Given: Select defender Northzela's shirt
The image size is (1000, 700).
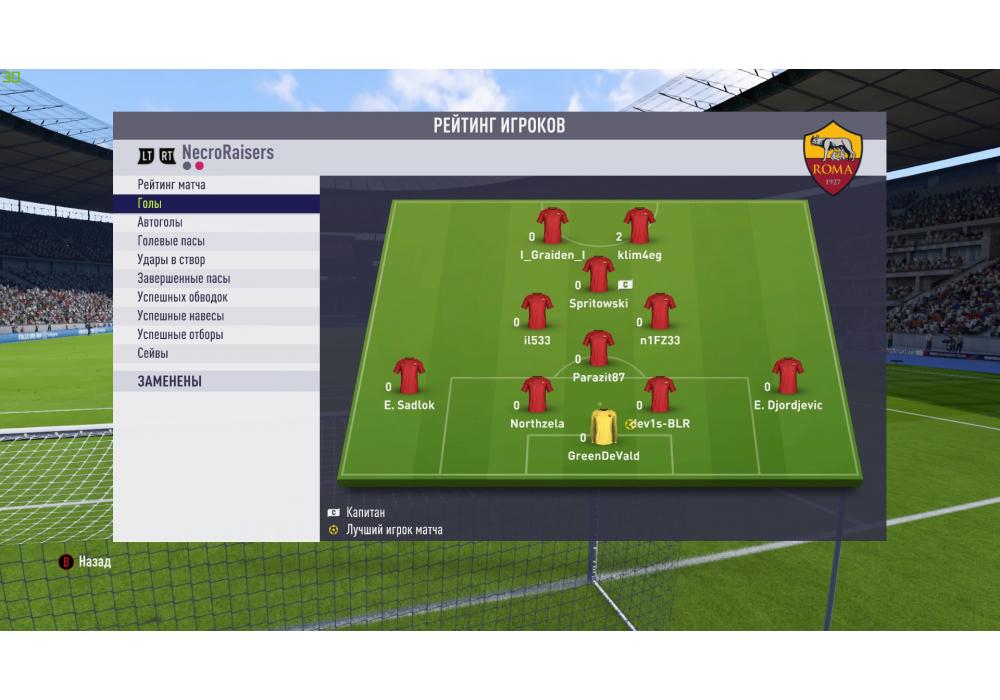Looking at the screenshot, I should tap(537, 395).
